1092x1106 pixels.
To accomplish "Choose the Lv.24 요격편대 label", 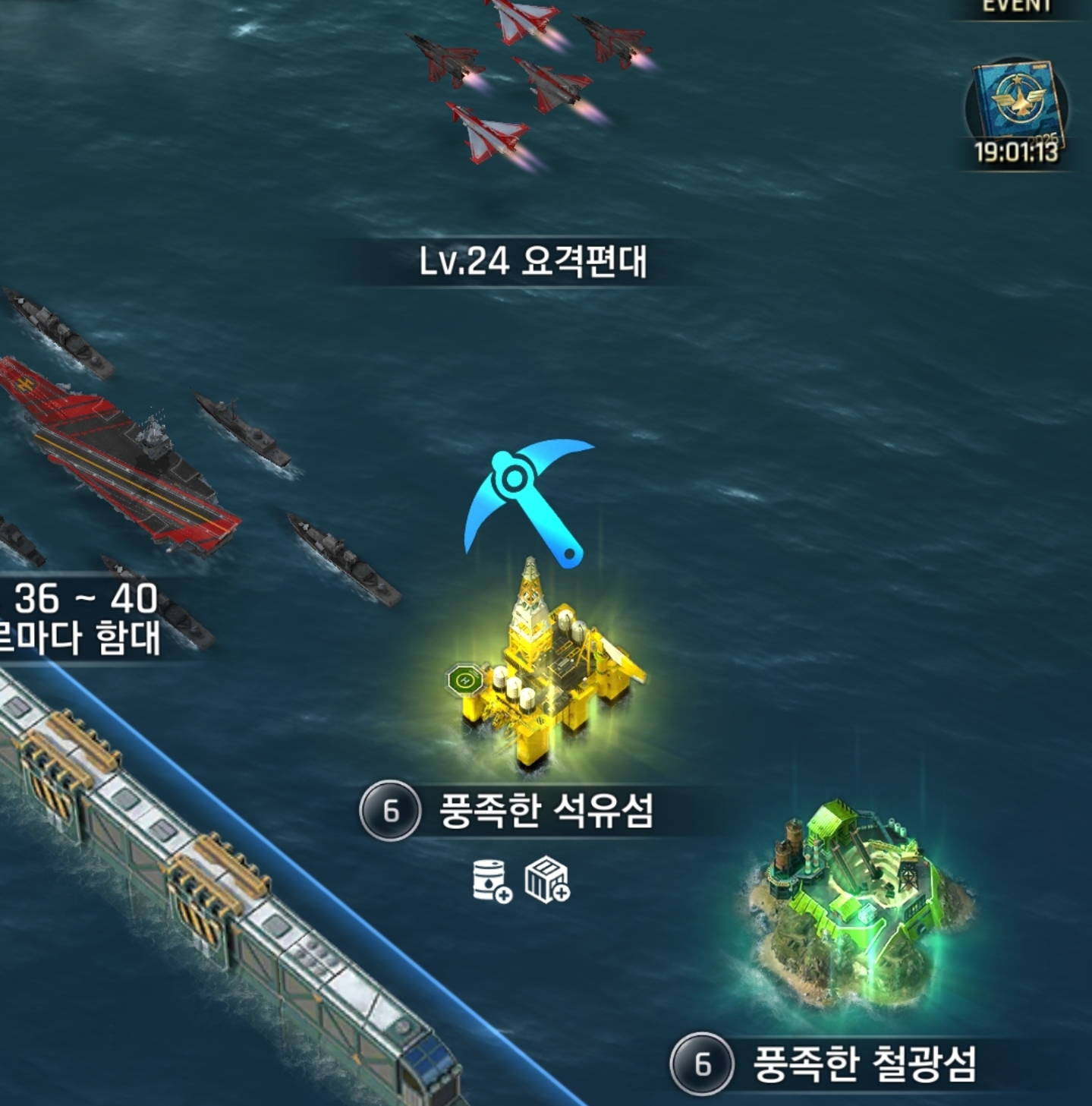I will coord(533,261).
